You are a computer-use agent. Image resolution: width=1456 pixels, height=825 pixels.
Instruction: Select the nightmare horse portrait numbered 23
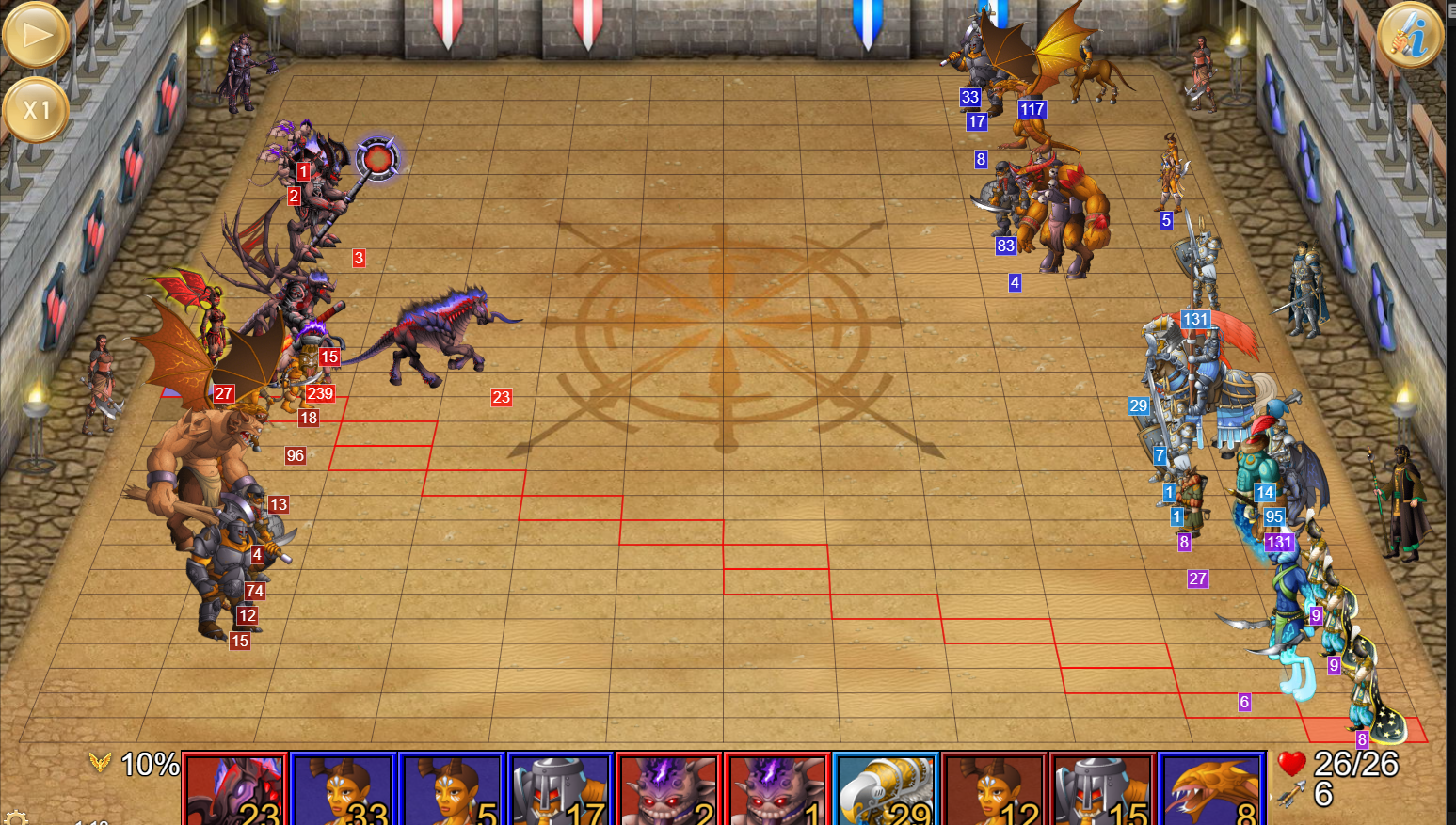[235, 790]
